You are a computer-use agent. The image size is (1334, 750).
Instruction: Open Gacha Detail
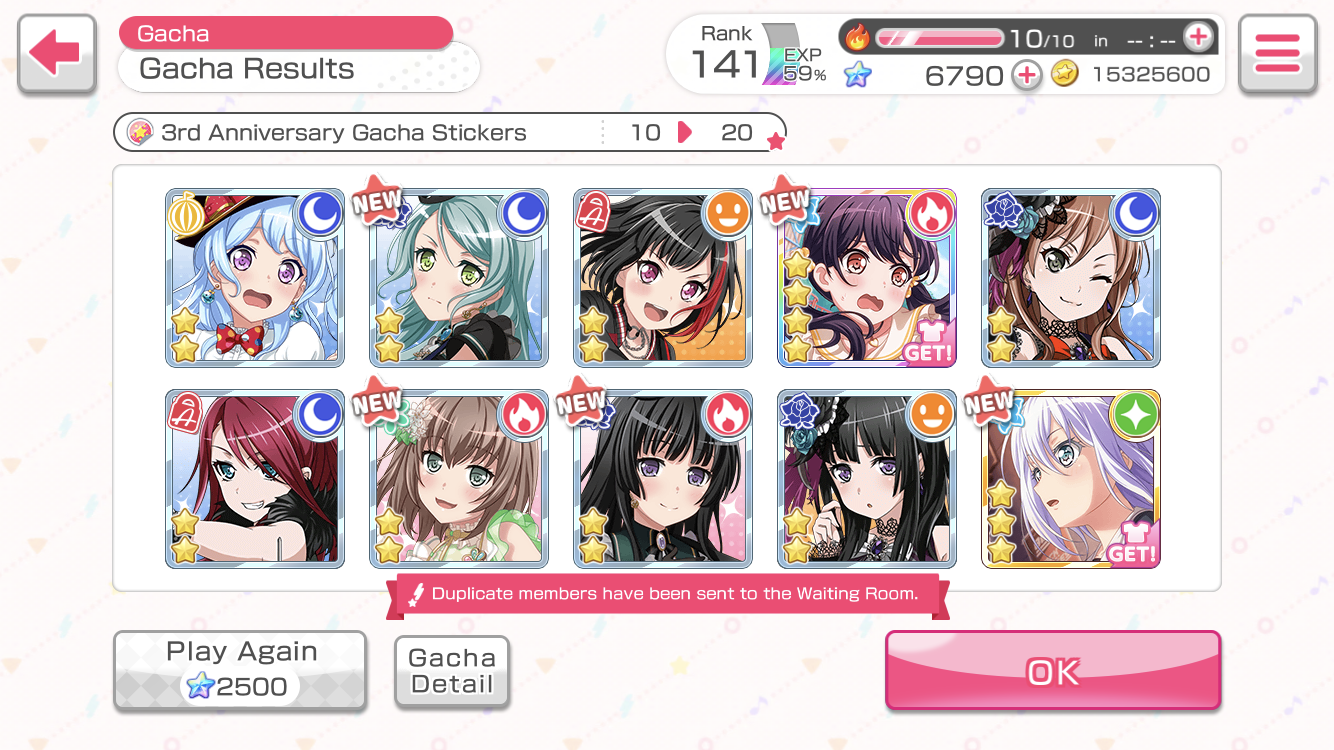coord(452,672)
